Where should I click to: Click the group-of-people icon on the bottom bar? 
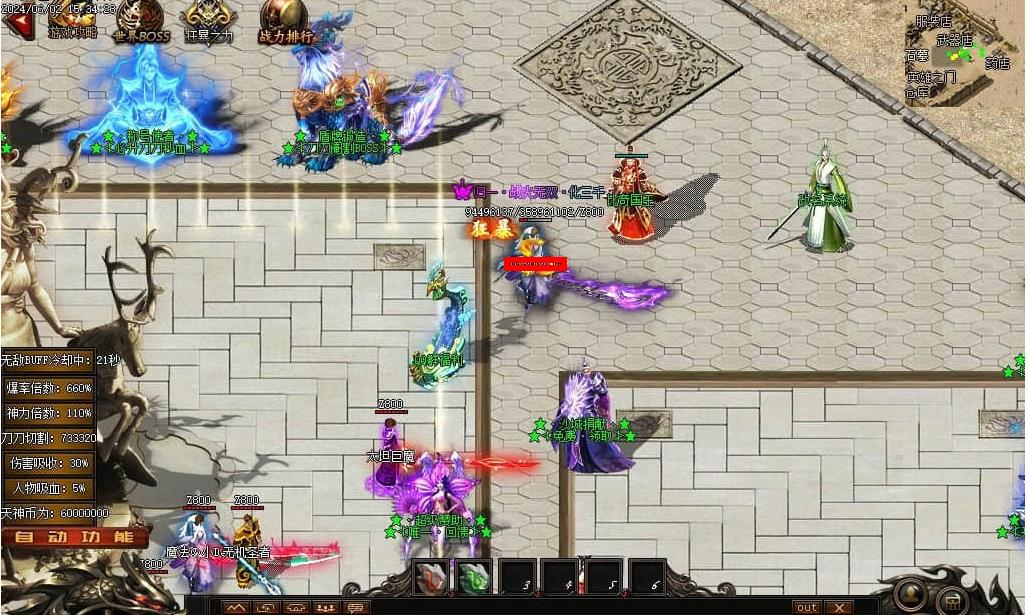pyautogui.click(x=326, y=607)
